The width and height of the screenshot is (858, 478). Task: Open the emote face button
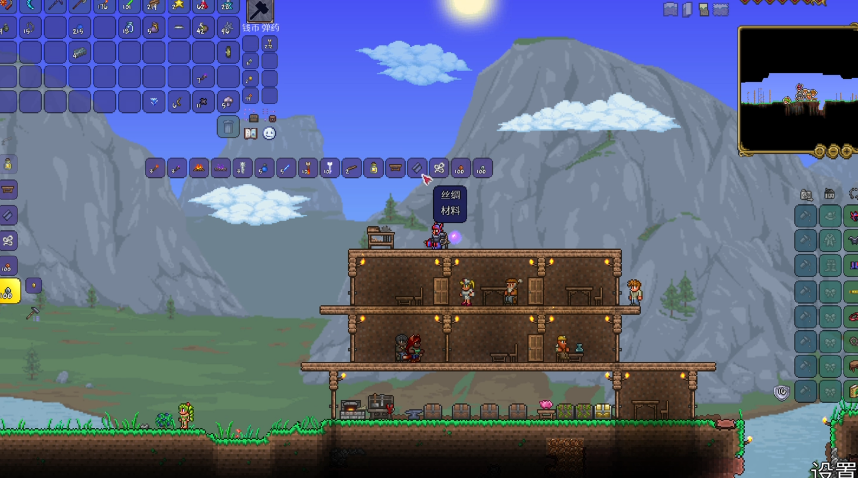269,133
